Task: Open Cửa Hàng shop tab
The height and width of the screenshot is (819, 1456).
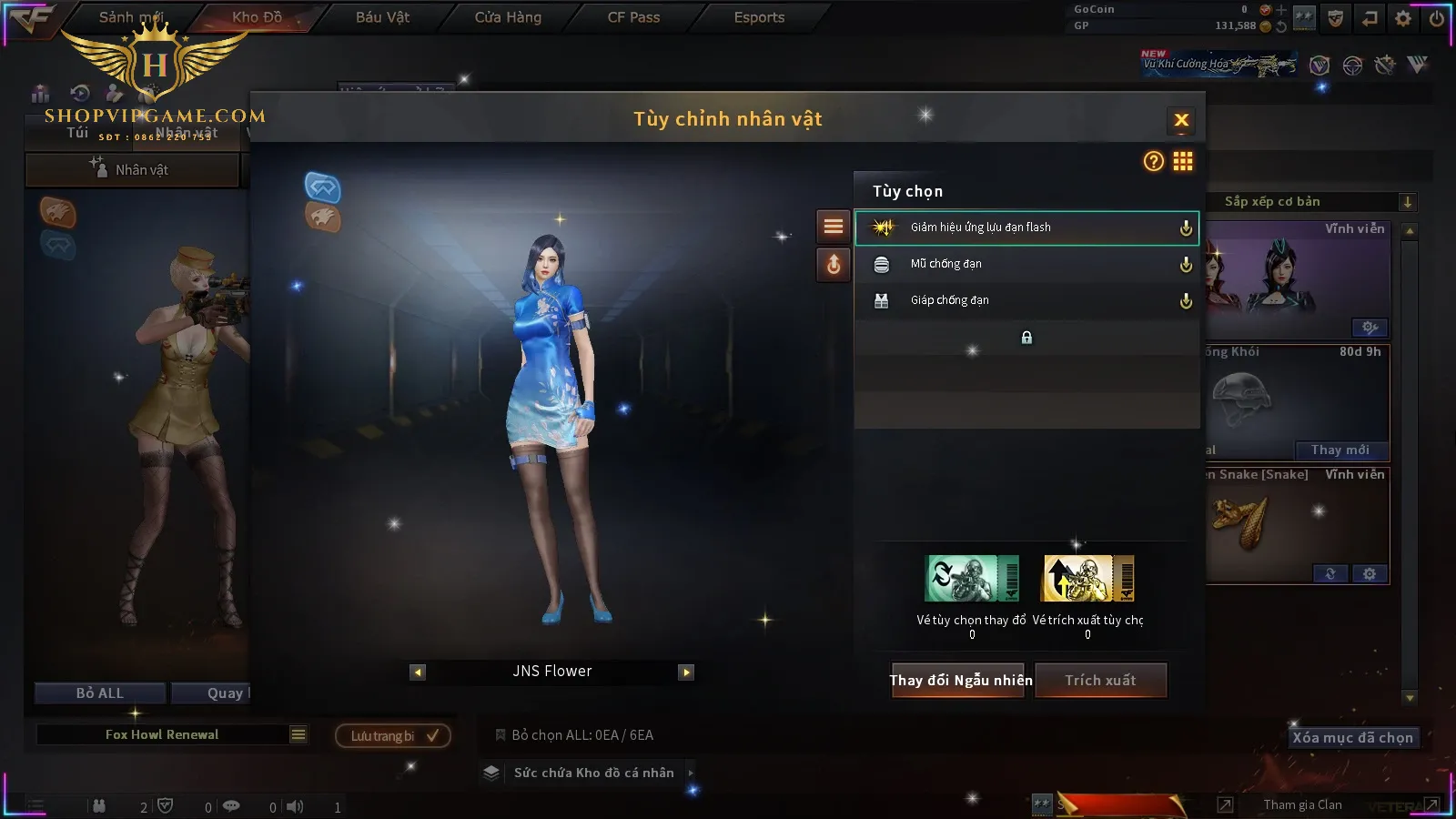Action: point(508,17)
